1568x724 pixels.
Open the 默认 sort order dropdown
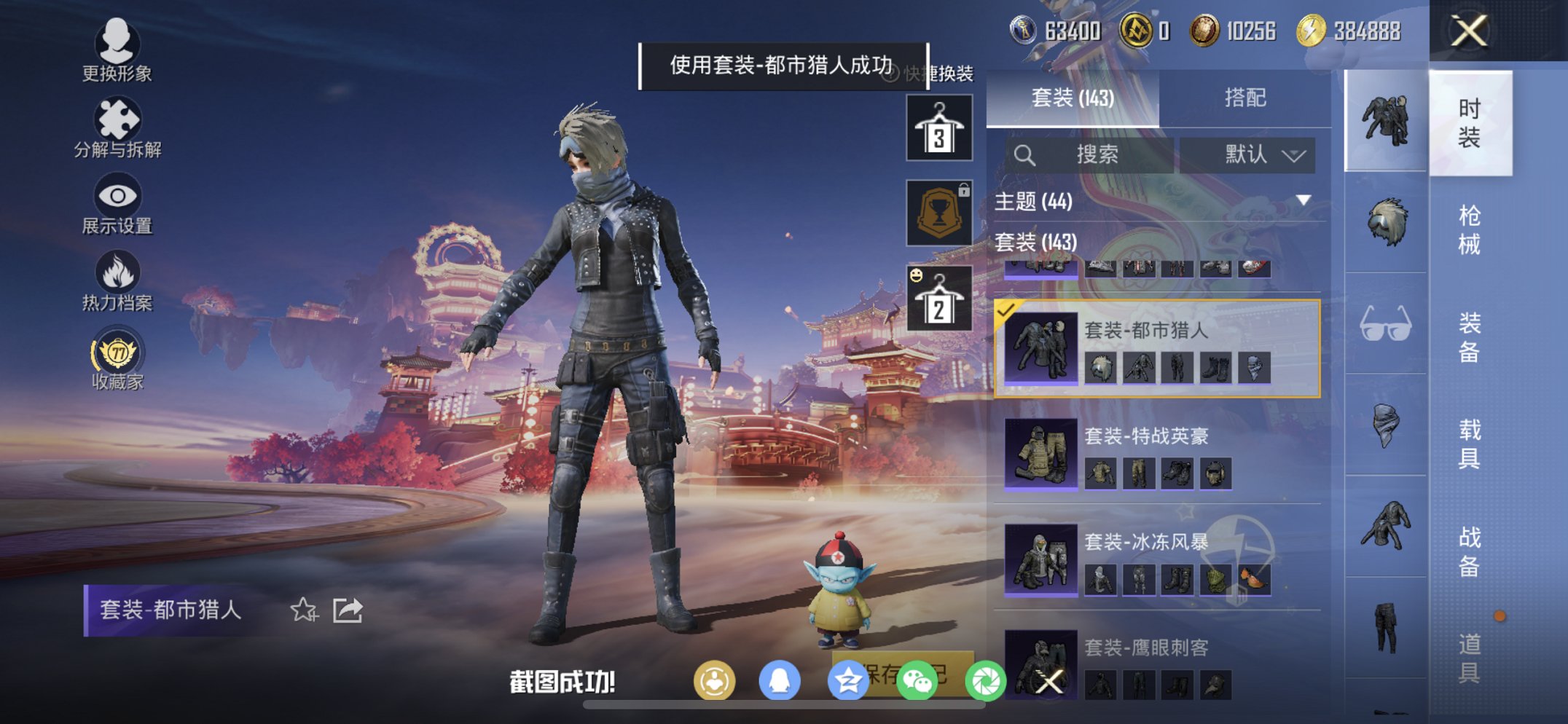coord(1247,154)
